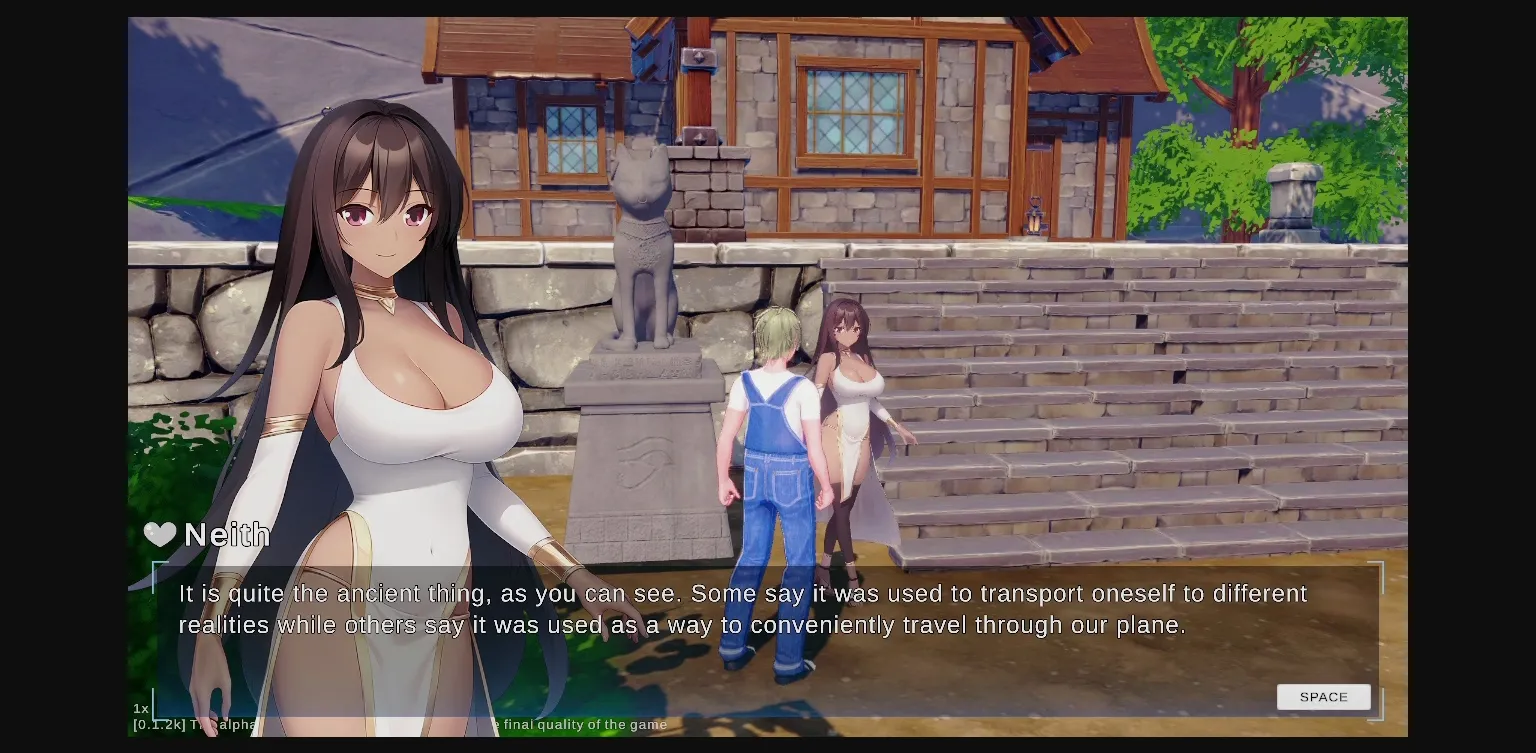Click the second Neith model near the stairs
1536x753 pixels.
click(x=855, y=400)
